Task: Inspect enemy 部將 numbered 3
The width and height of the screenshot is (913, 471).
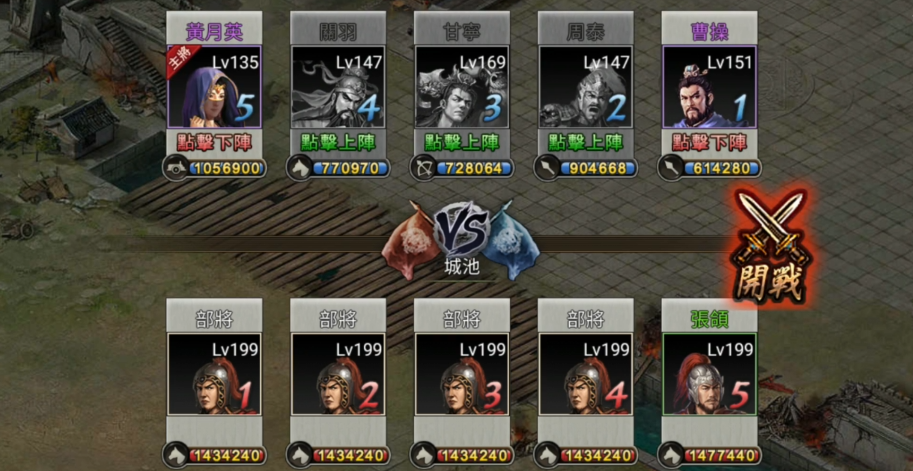Action: point(462,375)
